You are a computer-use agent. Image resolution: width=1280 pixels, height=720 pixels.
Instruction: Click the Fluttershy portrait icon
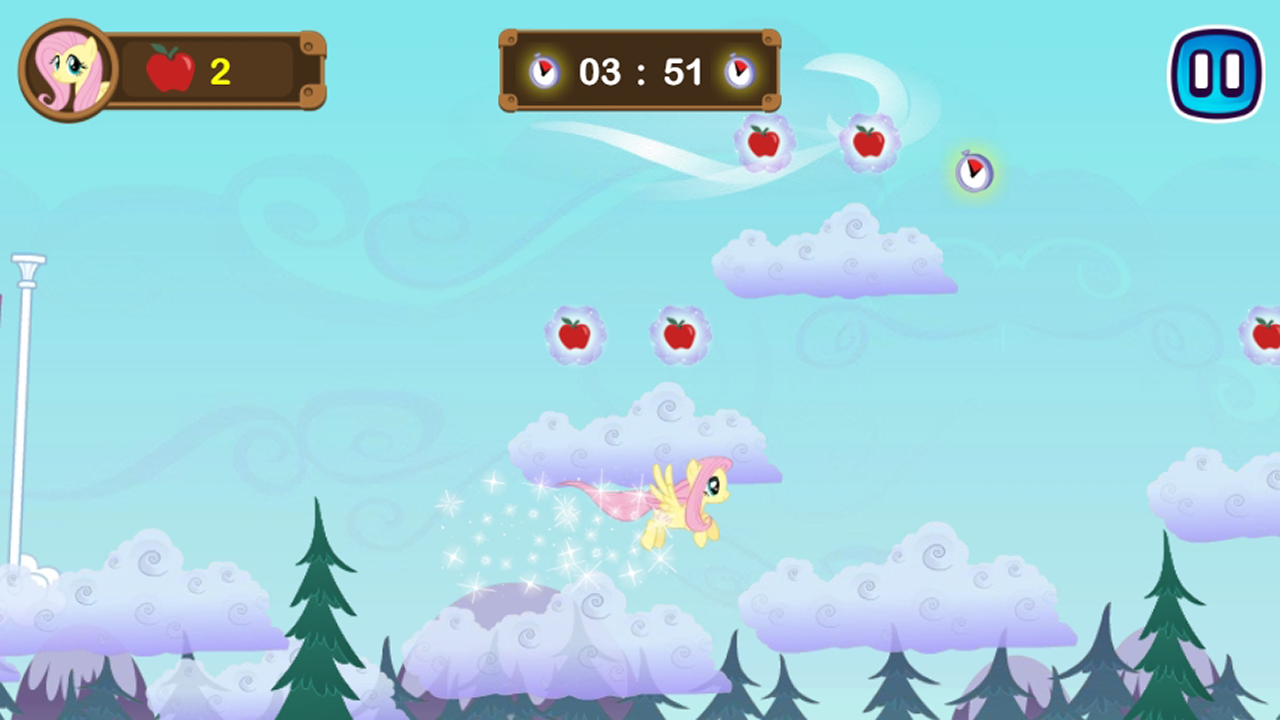click(66, 68)
